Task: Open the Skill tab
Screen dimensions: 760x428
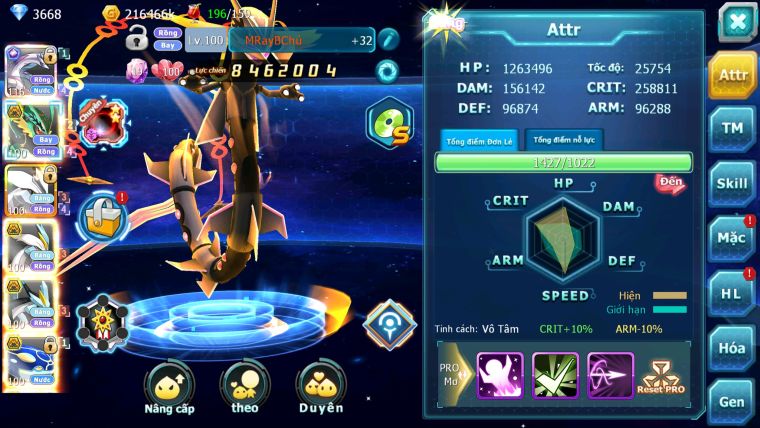Action: coord(732,183)
